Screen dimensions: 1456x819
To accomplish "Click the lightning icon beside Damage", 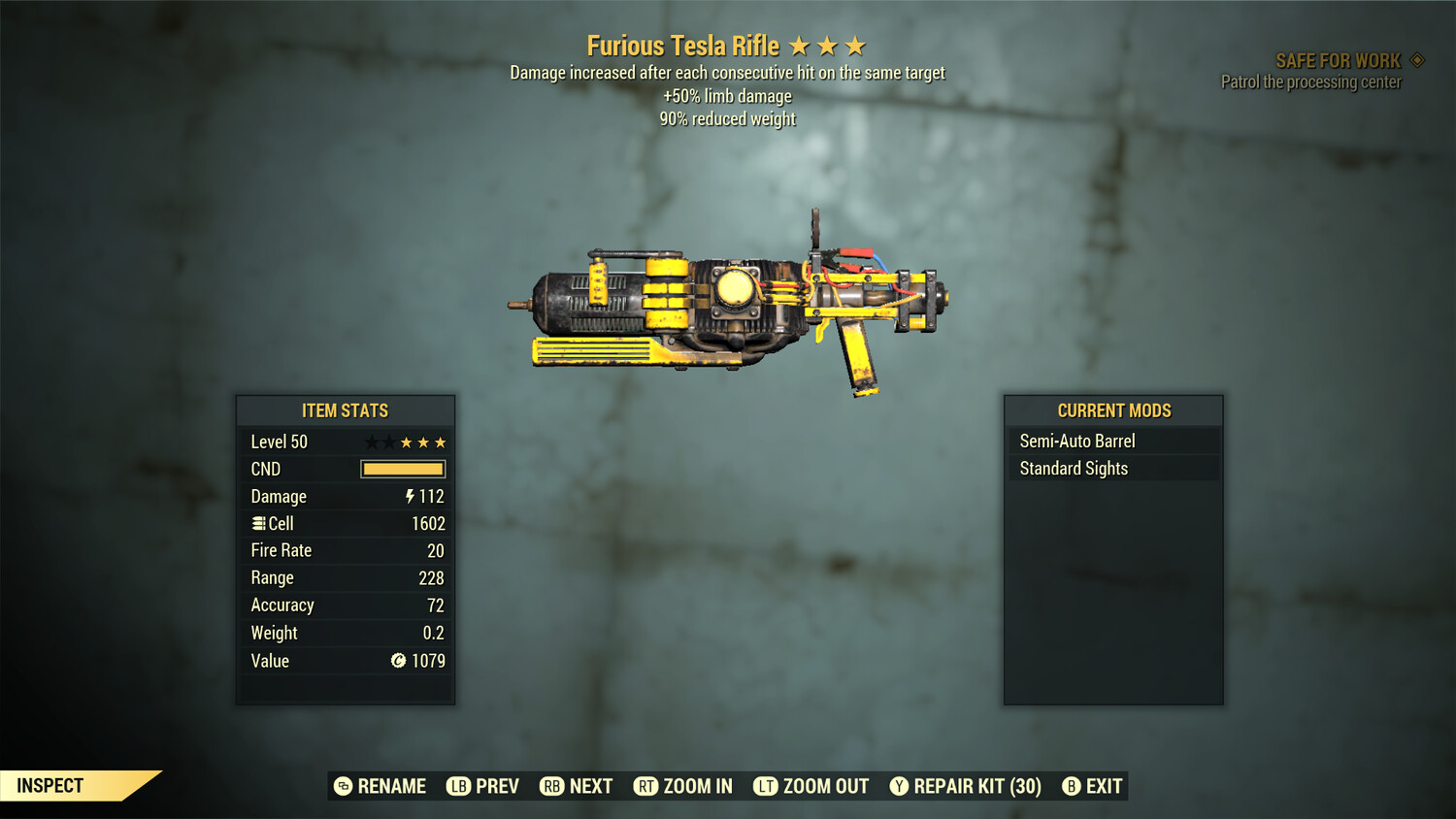I will [x=410, y=496].
